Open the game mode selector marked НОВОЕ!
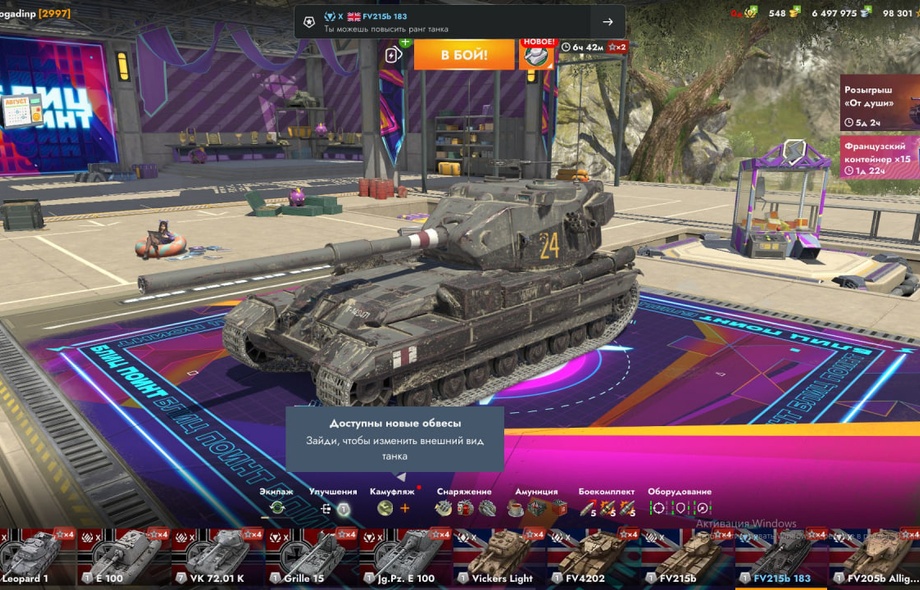920x590 pixels. 537,54
